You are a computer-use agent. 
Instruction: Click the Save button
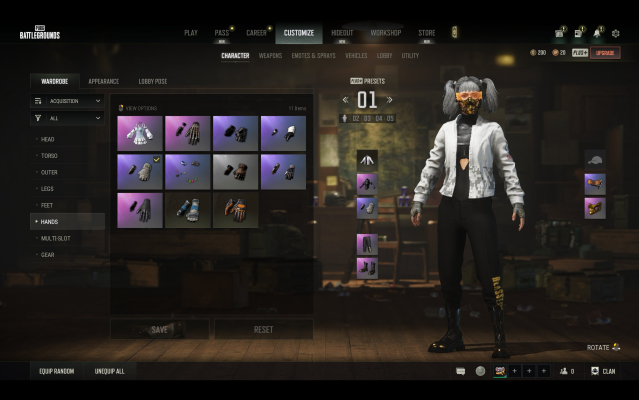click(160, 329)
